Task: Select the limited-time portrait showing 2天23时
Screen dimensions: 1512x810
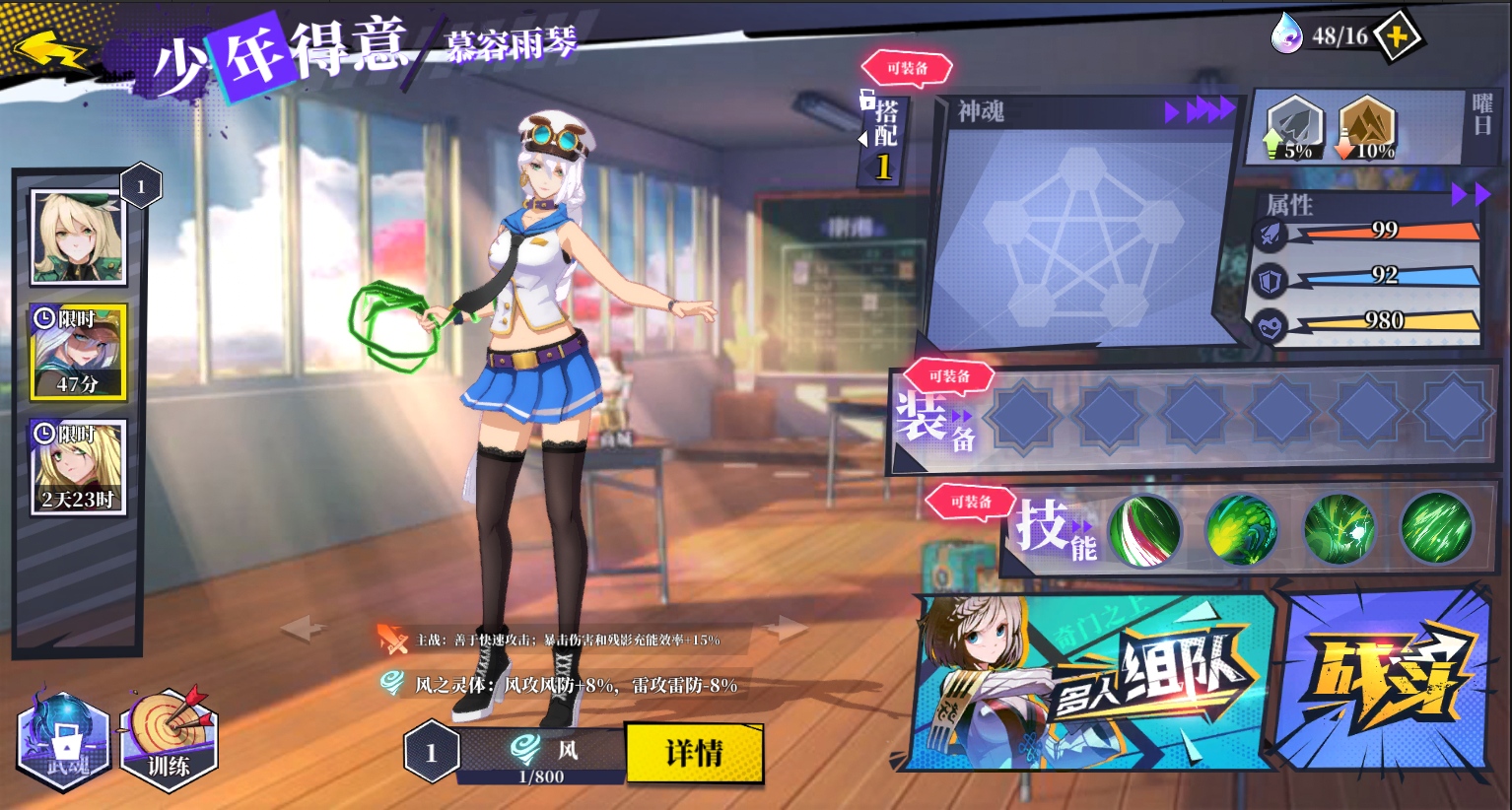Action: (79, 467)
